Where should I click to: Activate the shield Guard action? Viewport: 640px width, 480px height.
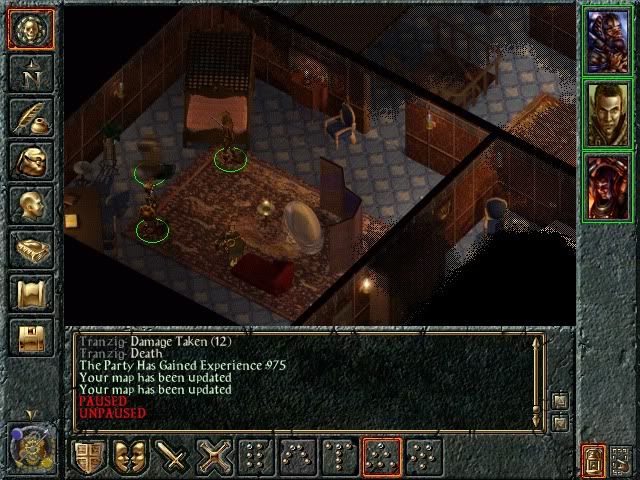[x=88, y=456]
